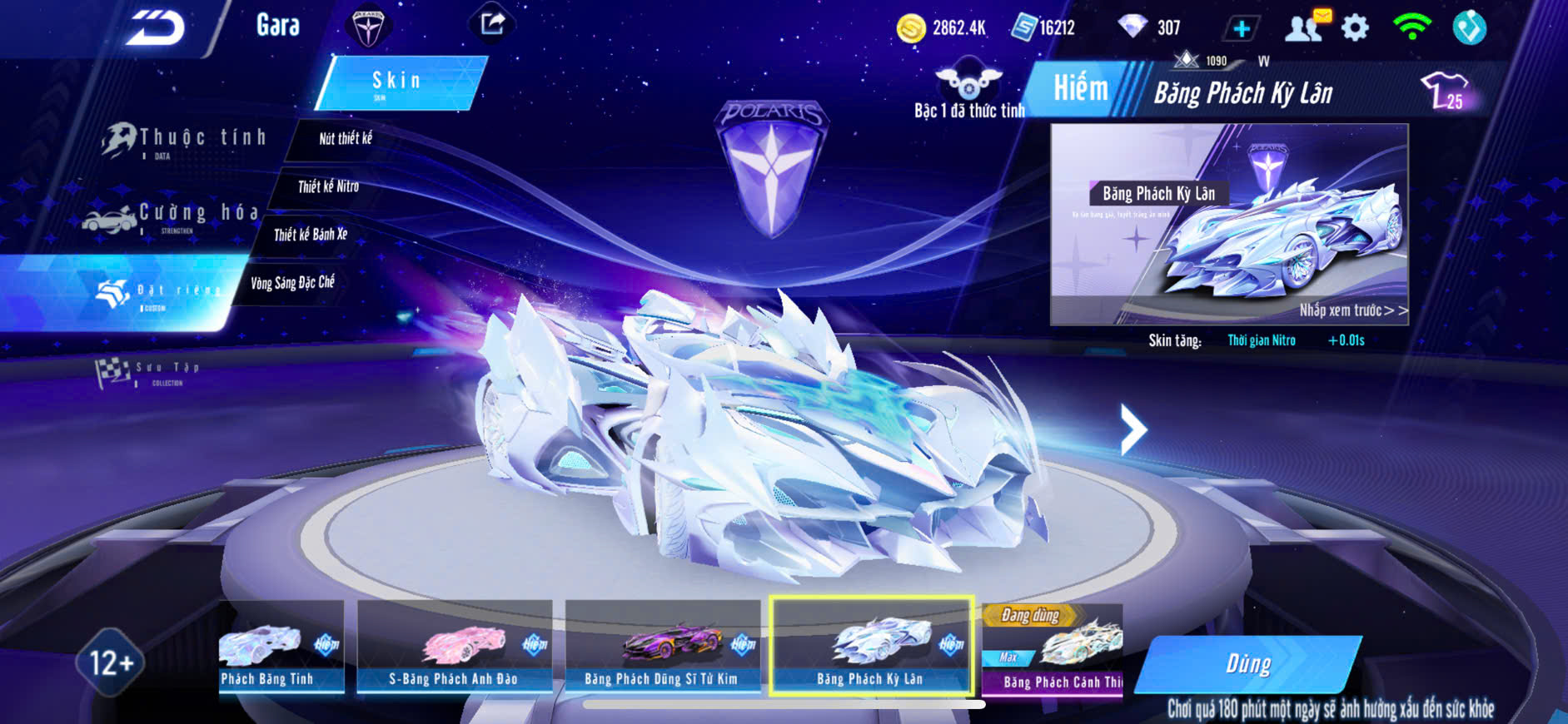Choose Nút thiết kế option
1568x724 pixels.
(346, 139)
